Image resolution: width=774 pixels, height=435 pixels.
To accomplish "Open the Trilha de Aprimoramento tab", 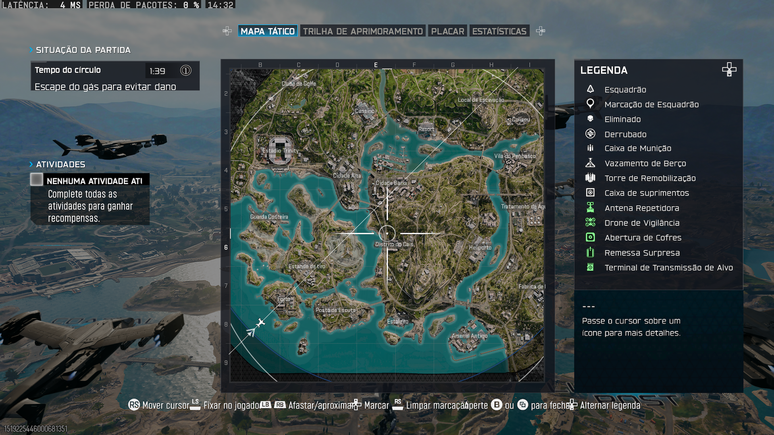I will click(362, 31).
